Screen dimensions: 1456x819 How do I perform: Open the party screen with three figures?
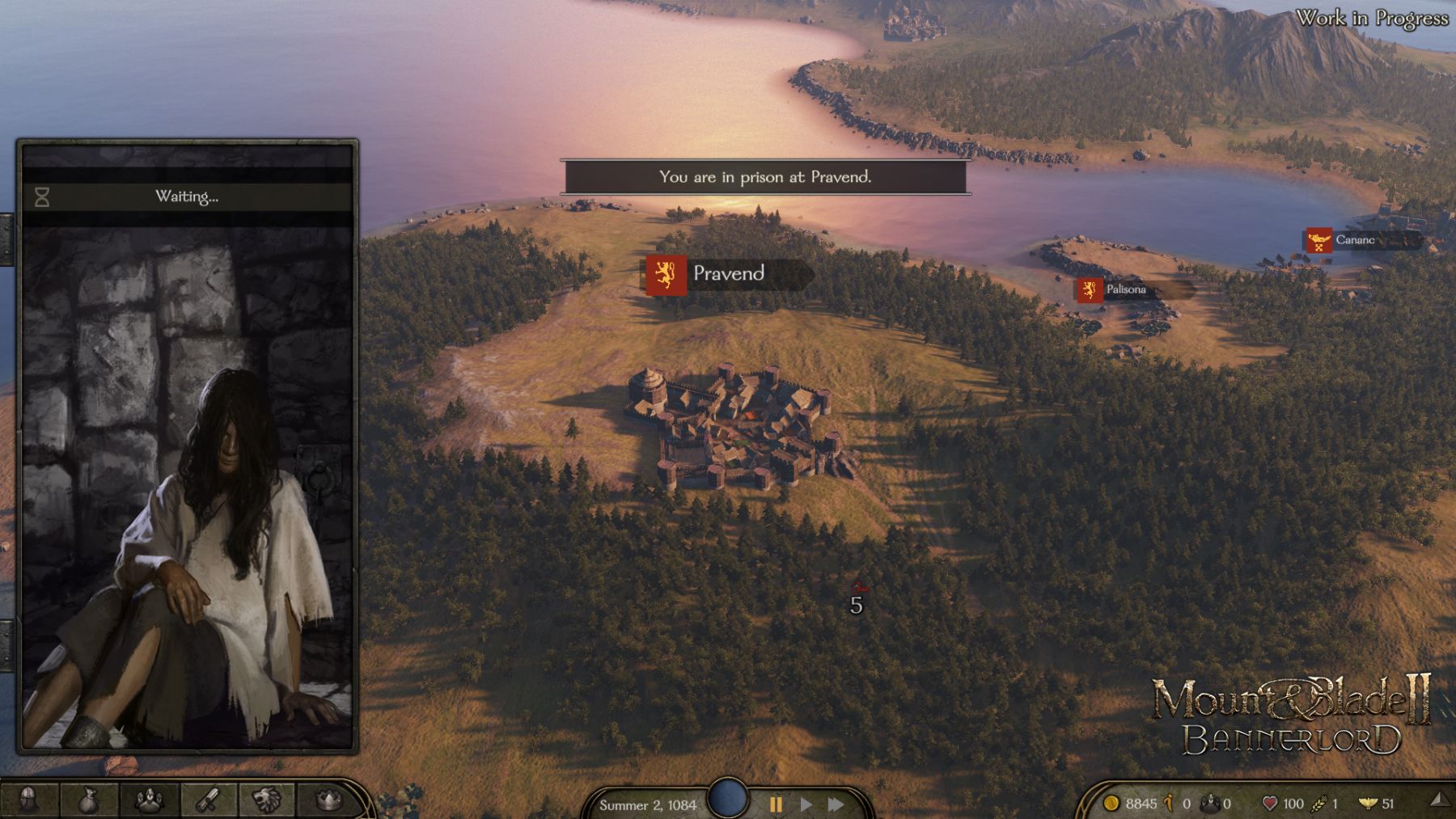coord(149,800)
